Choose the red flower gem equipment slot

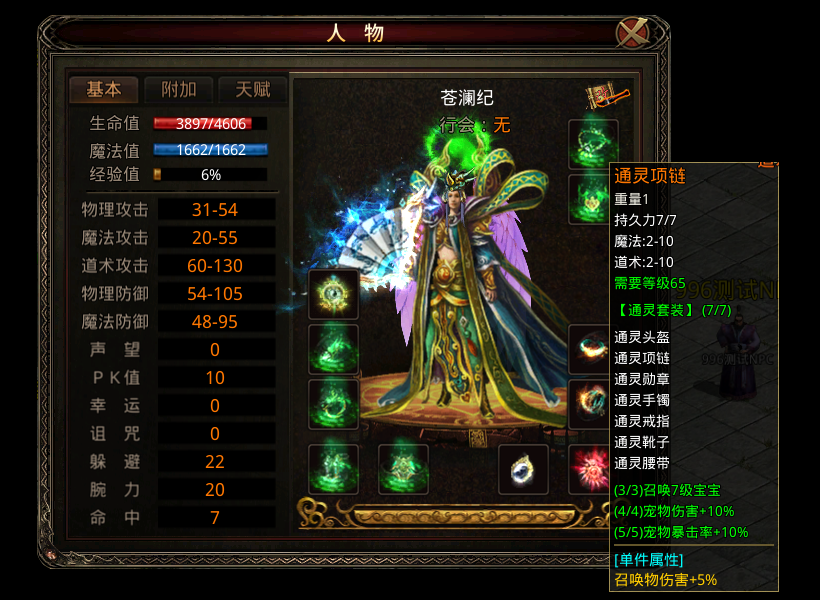click(592, 469)
